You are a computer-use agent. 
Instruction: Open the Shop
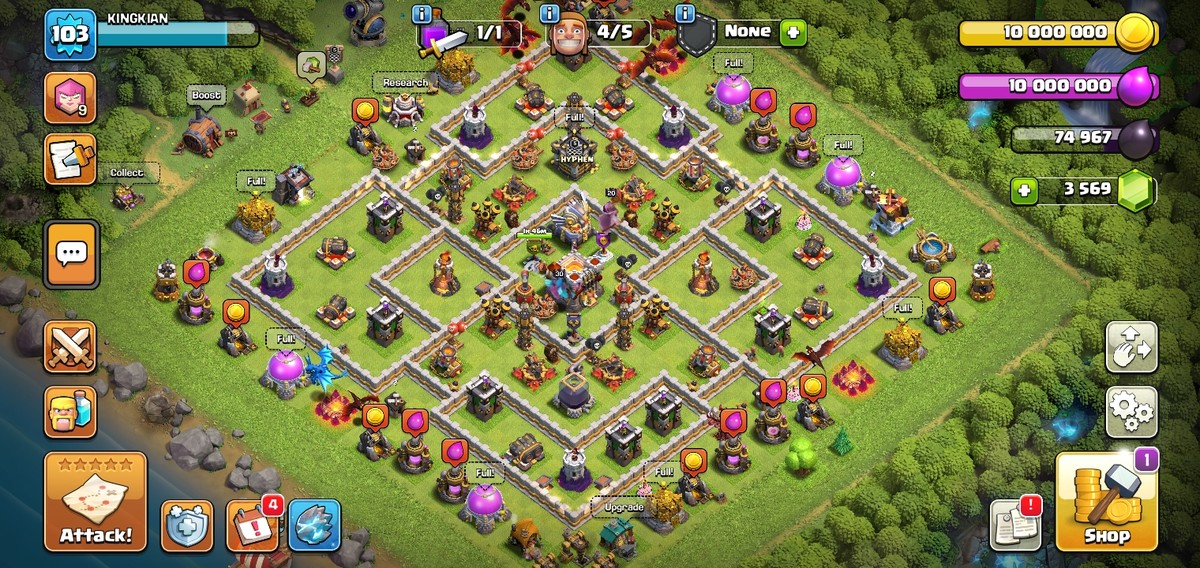pyautogui.click(x=1106, y=502)
